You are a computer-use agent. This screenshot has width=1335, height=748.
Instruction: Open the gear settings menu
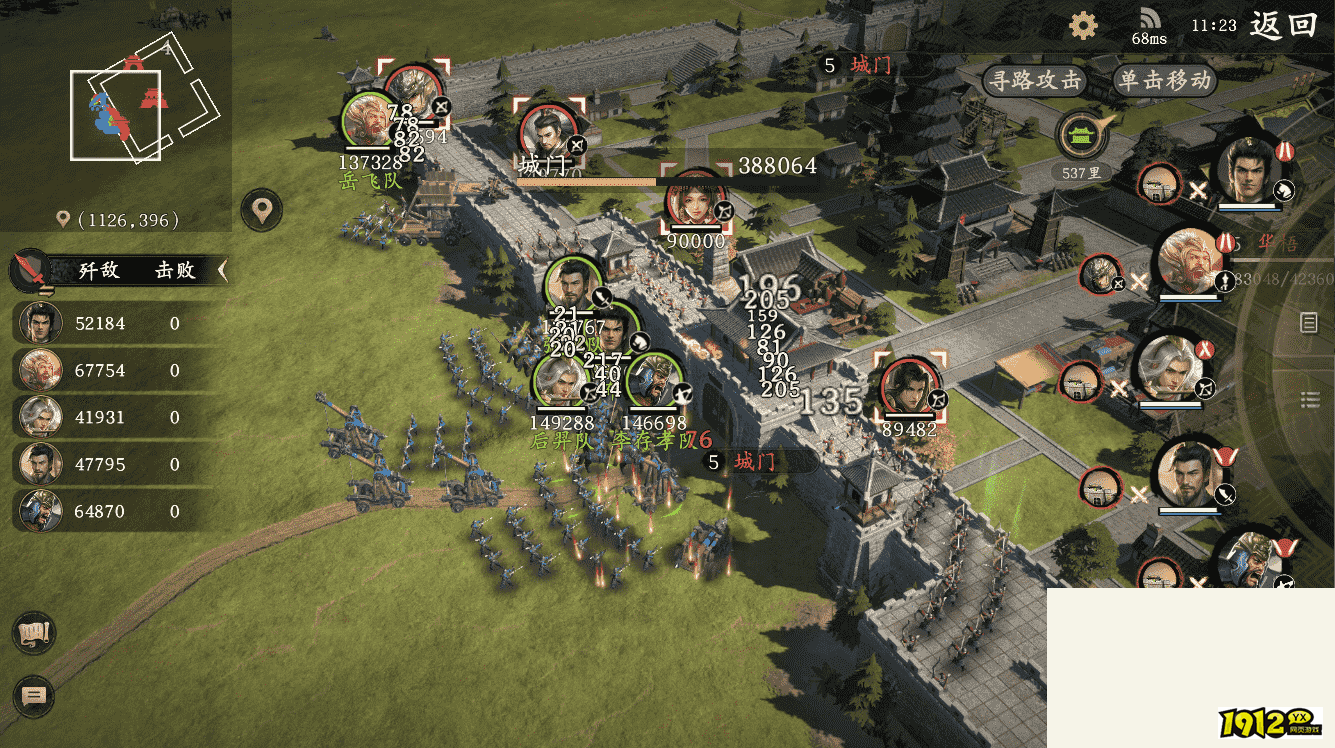(x=1083, y=25)
